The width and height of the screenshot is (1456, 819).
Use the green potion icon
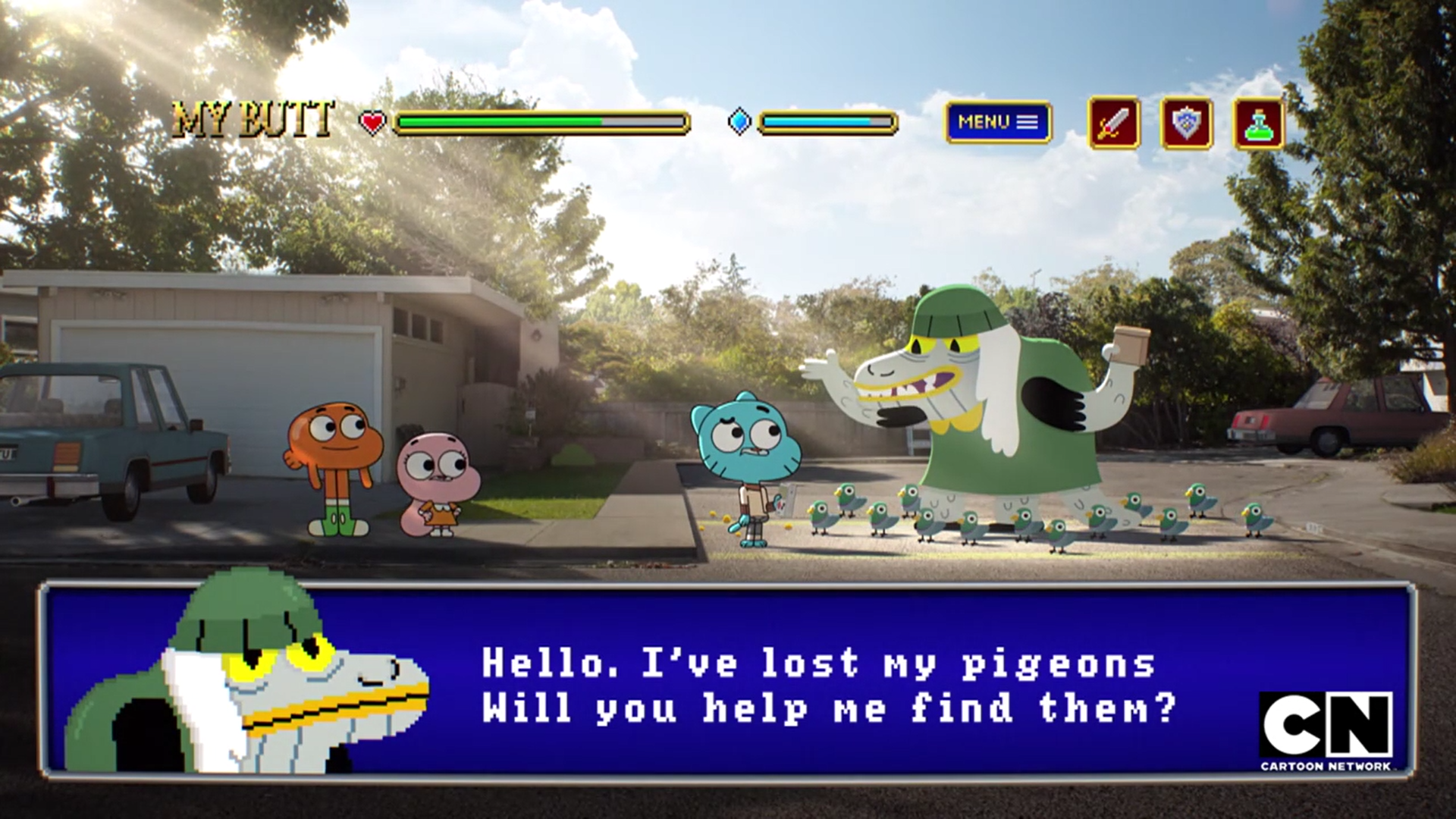[1259, 123]
